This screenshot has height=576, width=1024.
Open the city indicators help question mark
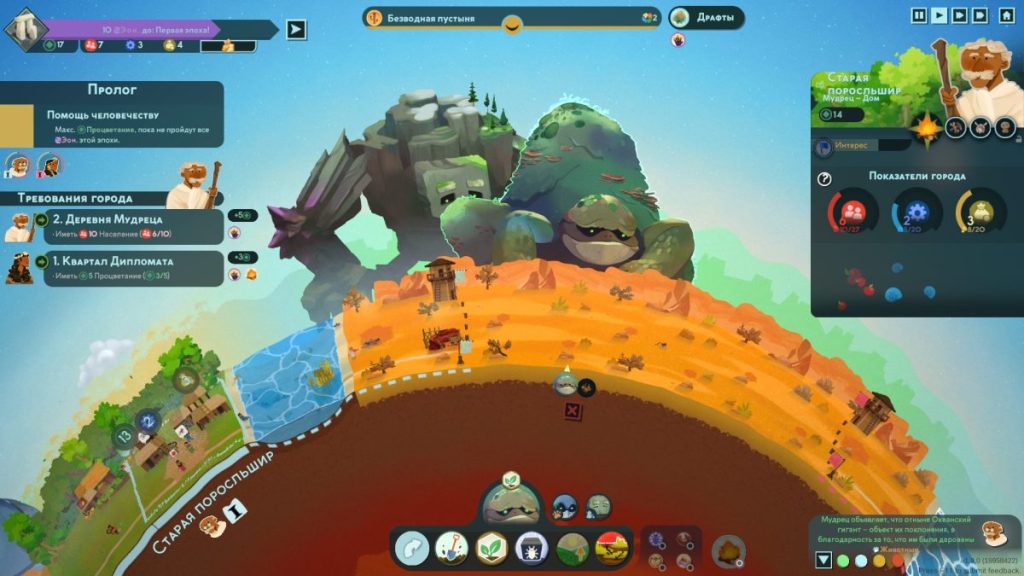[825, 179]
